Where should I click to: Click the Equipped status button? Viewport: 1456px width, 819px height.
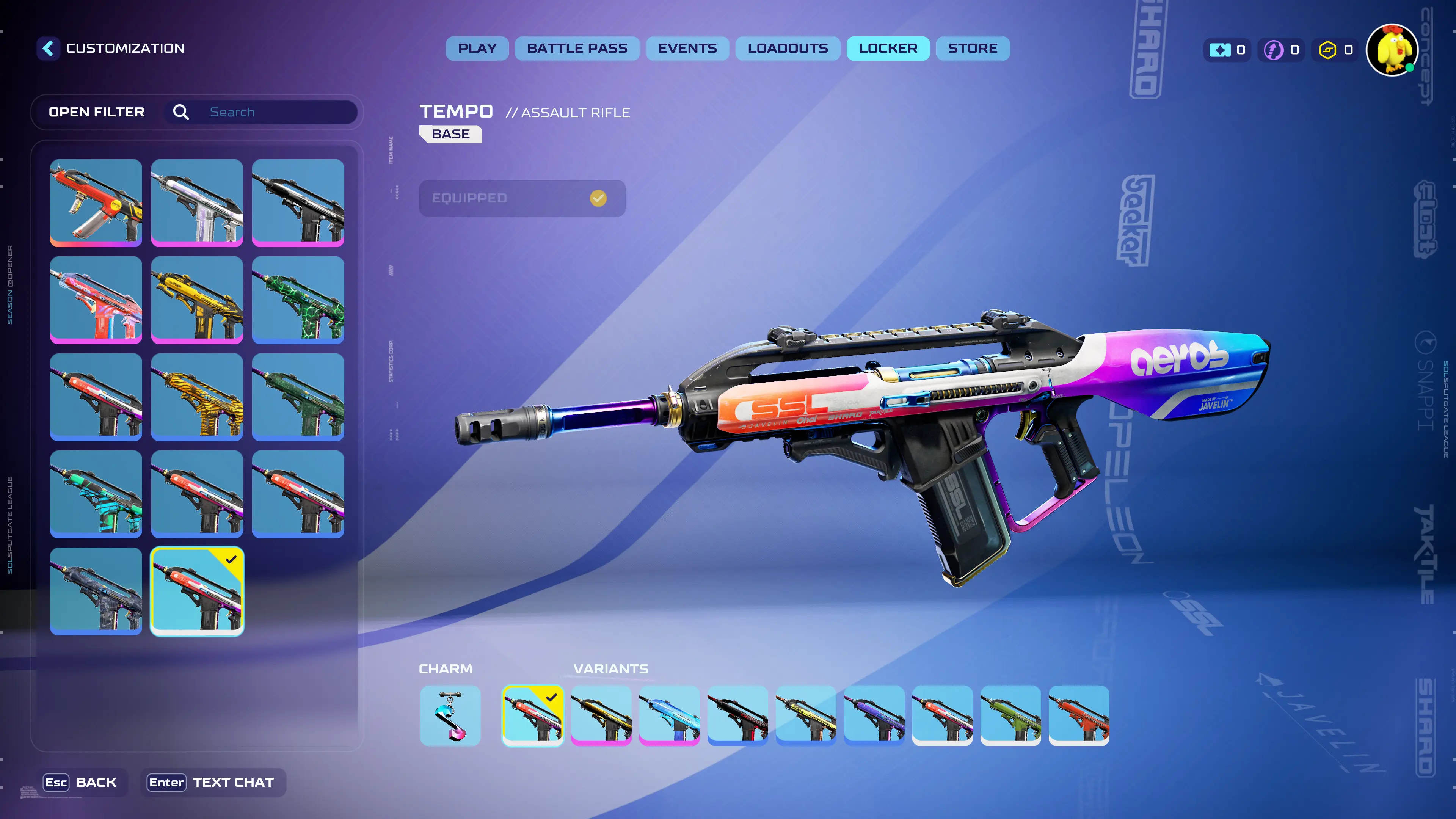point(522,198)
